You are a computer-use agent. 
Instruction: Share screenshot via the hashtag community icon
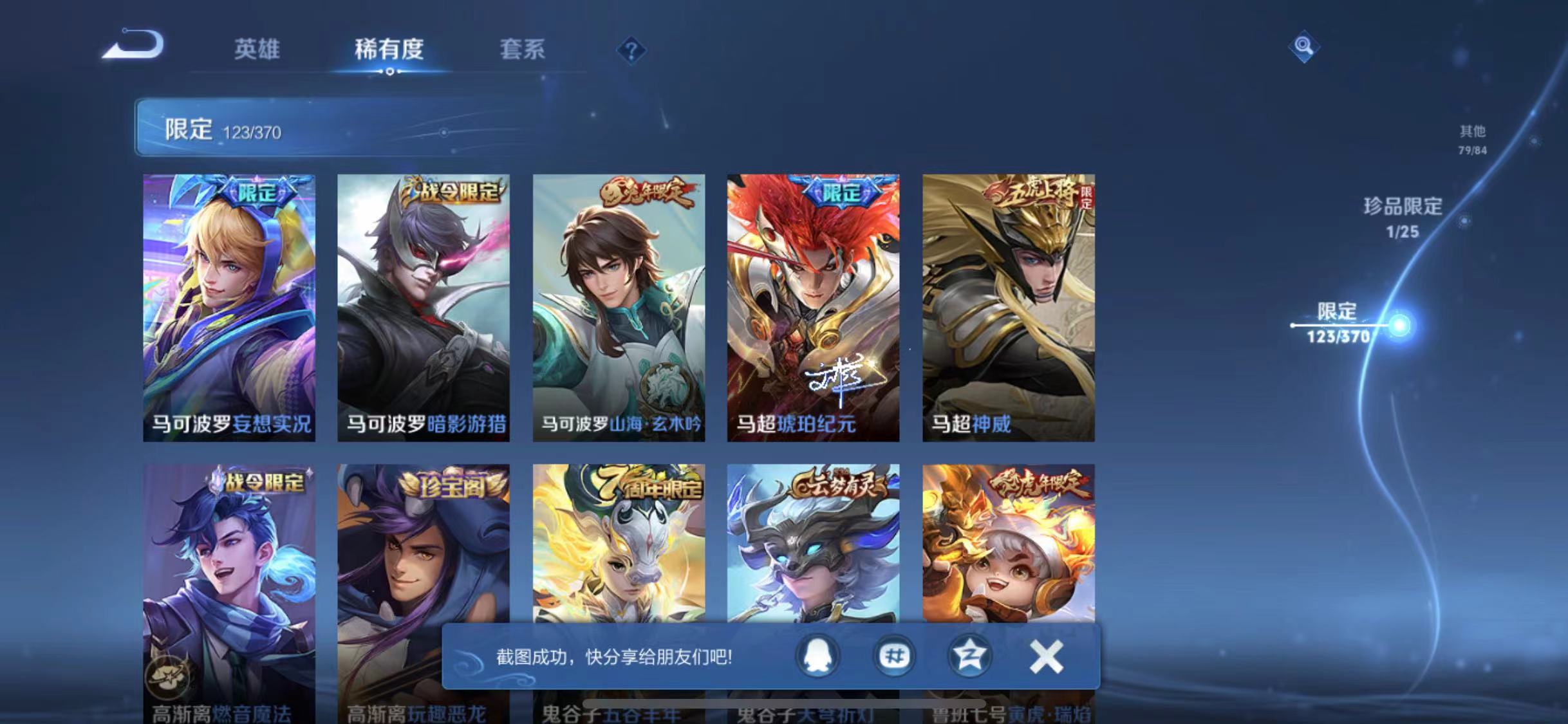[893, 655]
